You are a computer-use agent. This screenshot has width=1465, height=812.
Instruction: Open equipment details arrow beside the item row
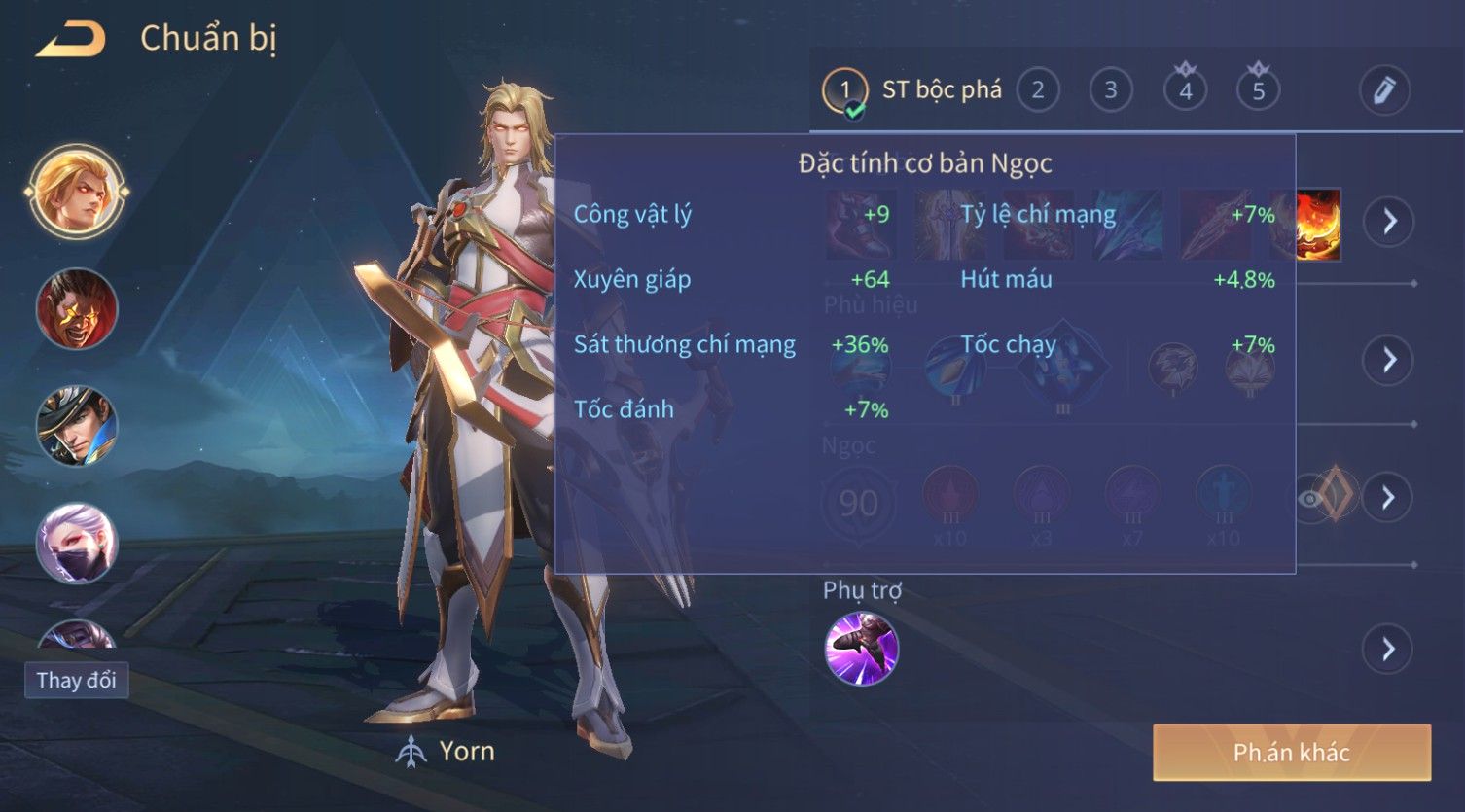(1389, 222)
